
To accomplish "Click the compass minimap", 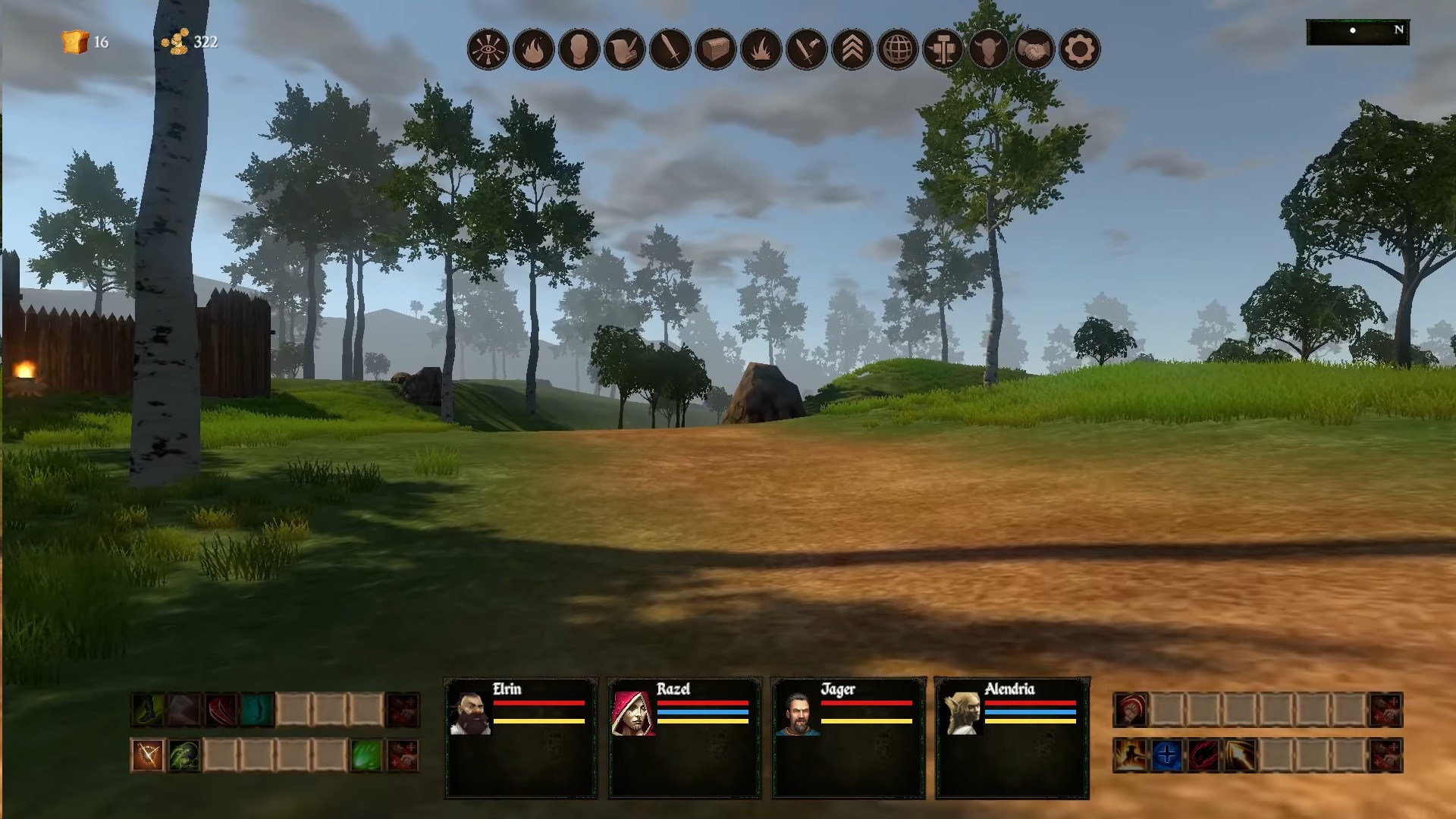I will [x=1357, y=32].
